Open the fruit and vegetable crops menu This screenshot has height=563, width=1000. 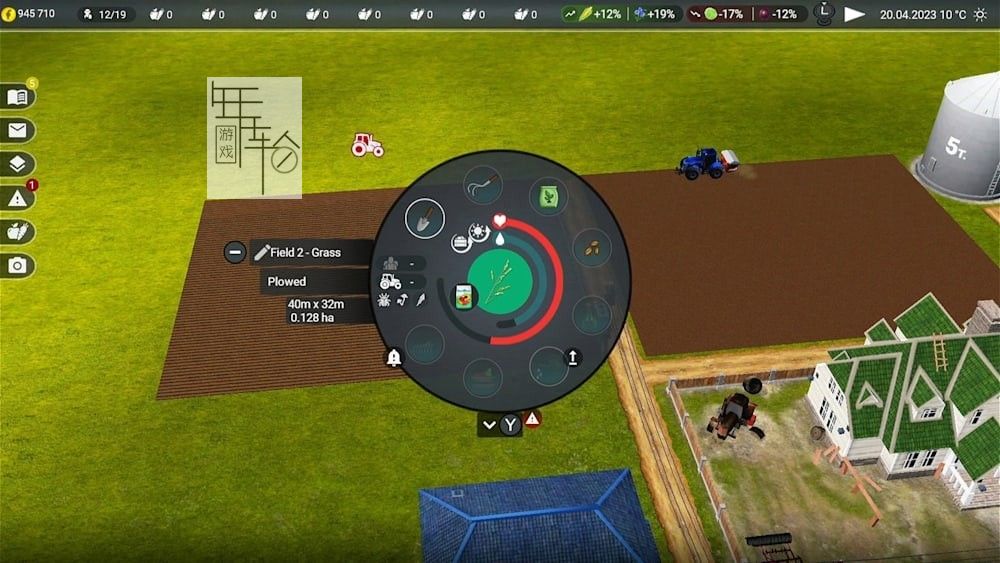(x=18, y=232)
